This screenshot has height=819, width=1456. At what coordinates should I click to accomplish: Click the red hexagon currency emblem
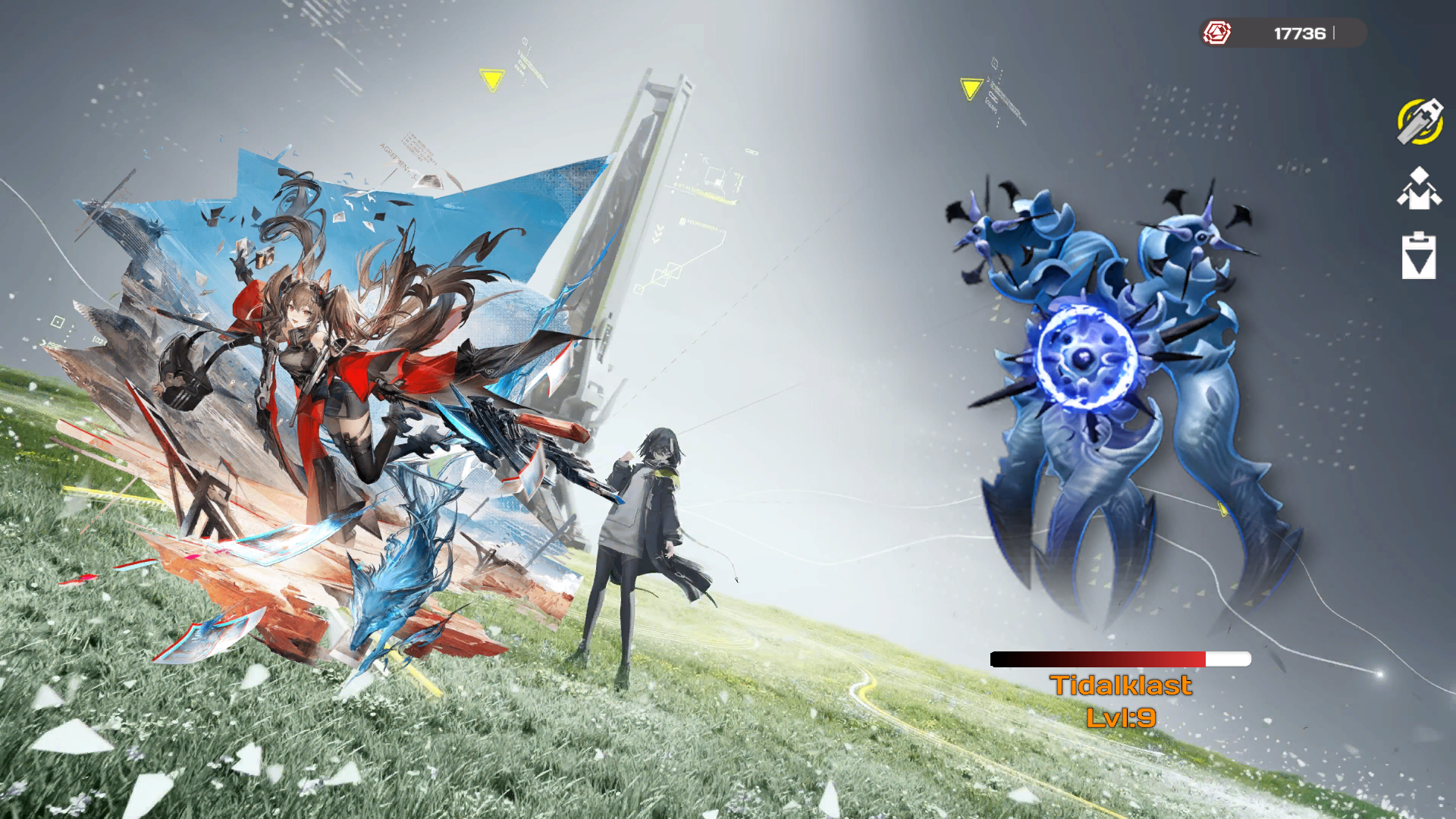(x=1218, y=33)
